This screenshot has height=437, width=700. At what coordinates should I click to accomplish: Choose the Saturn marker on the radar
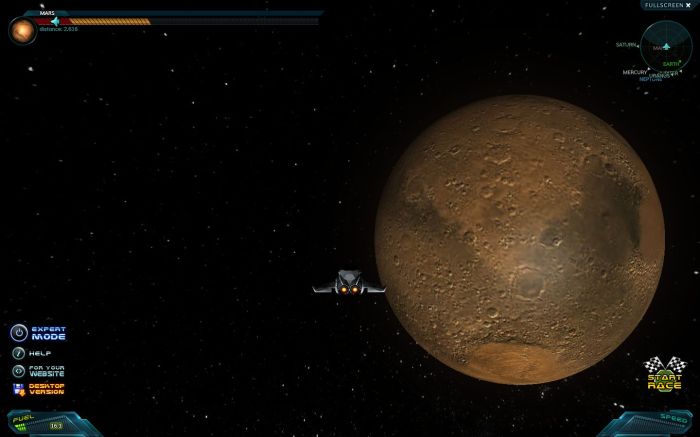pos(628,45)
